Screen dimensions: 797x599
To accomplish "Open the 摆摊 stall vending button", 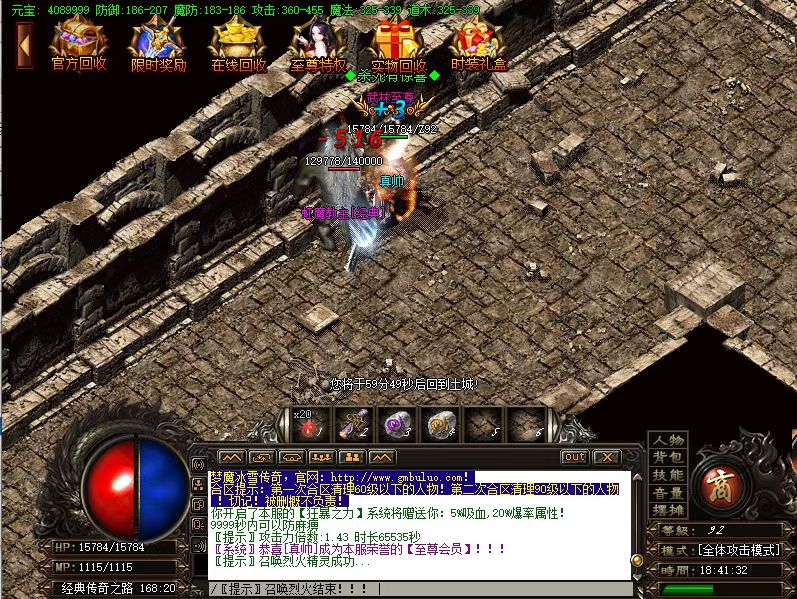I will (x=668, y=510).
